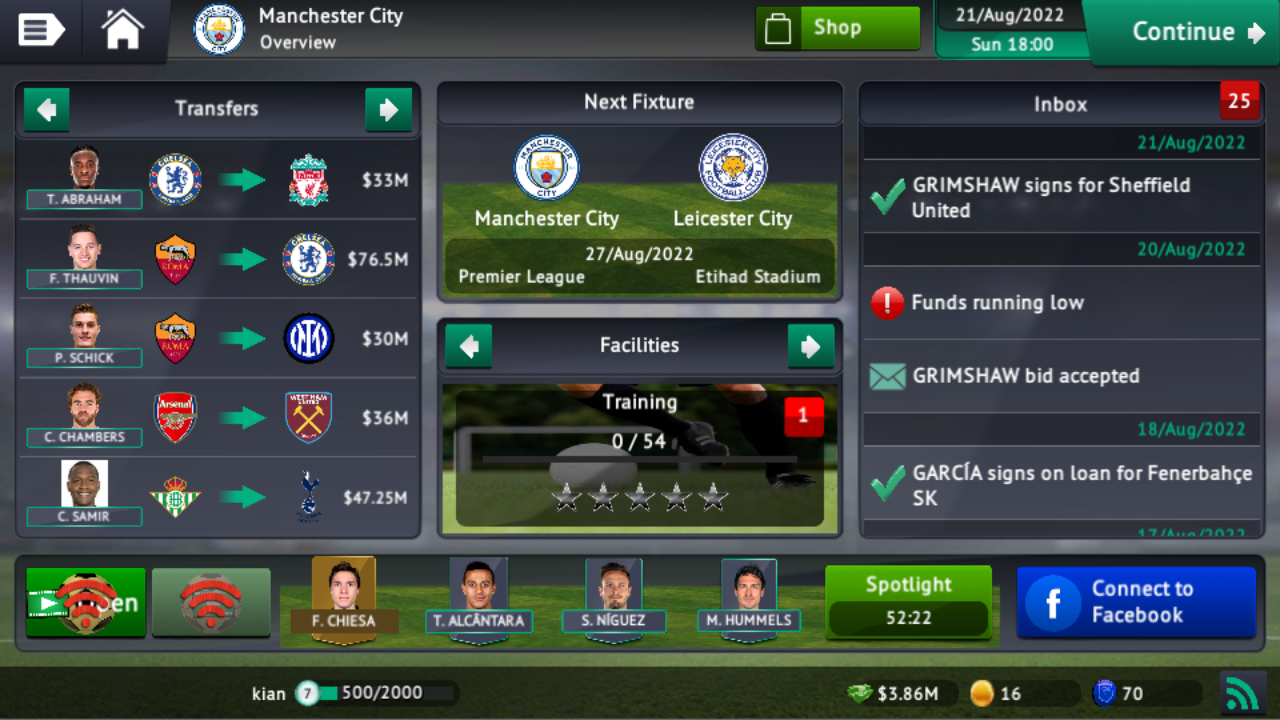This screenshot has width=1280, height=720.
Task: Click Connect to Facebook
Action: pos(1136,601)
